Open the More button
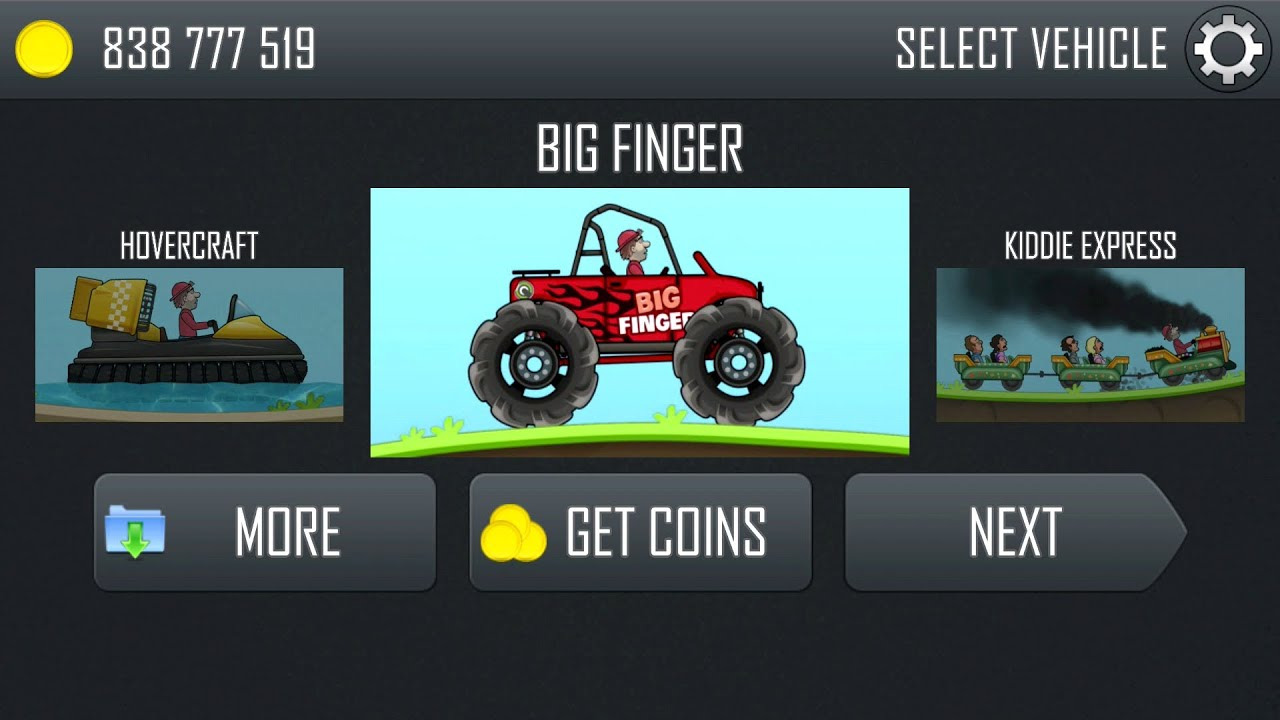 coord(265,532)
